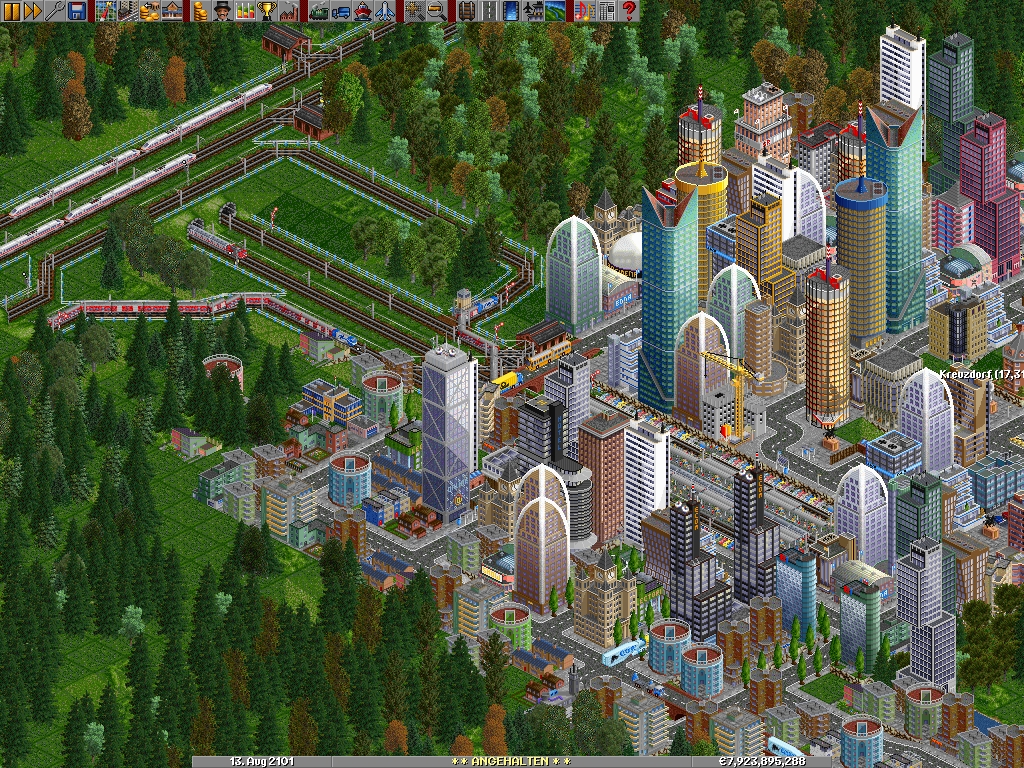
Task: Open the company manager info
Action: coord(222,11)
